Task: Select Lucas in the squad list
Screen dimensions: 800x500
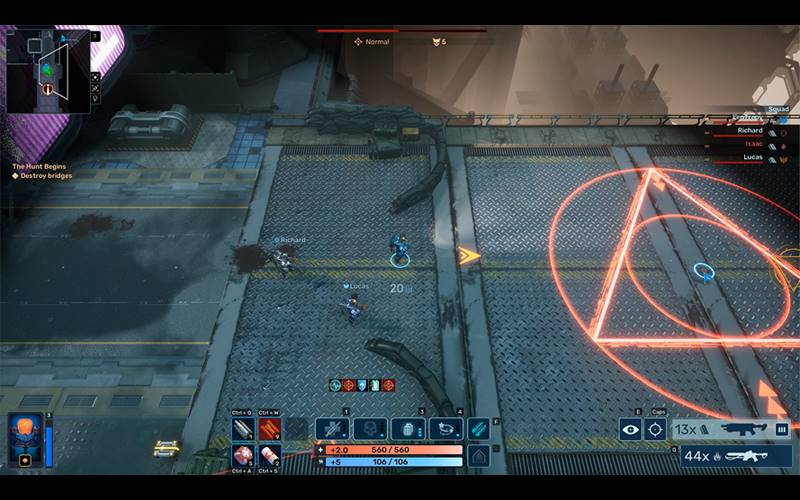Action: (748, 158)
